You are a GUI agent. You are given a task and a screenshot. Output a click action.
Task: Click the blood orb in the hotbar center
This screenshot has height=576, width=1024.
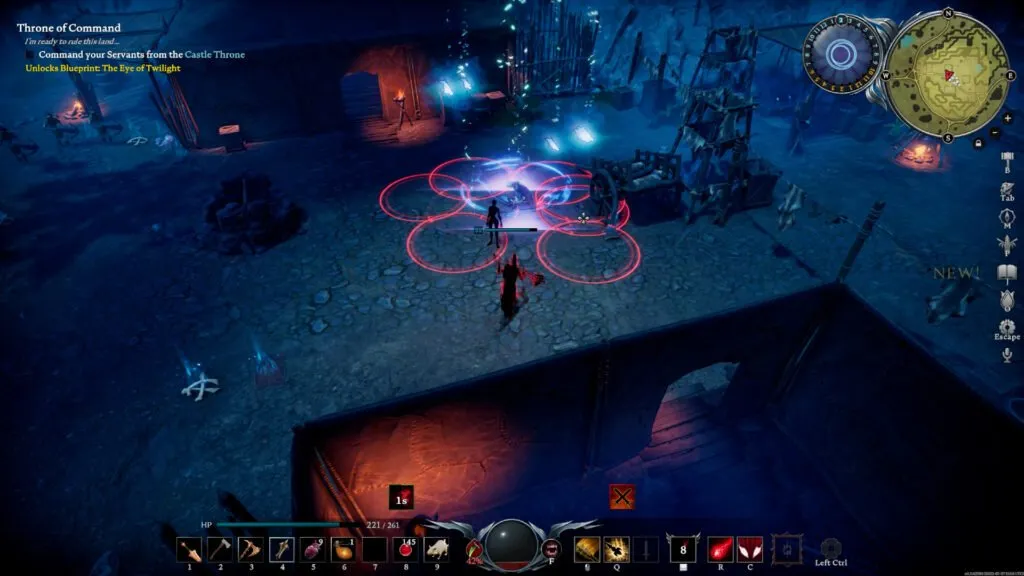point(510,546)
